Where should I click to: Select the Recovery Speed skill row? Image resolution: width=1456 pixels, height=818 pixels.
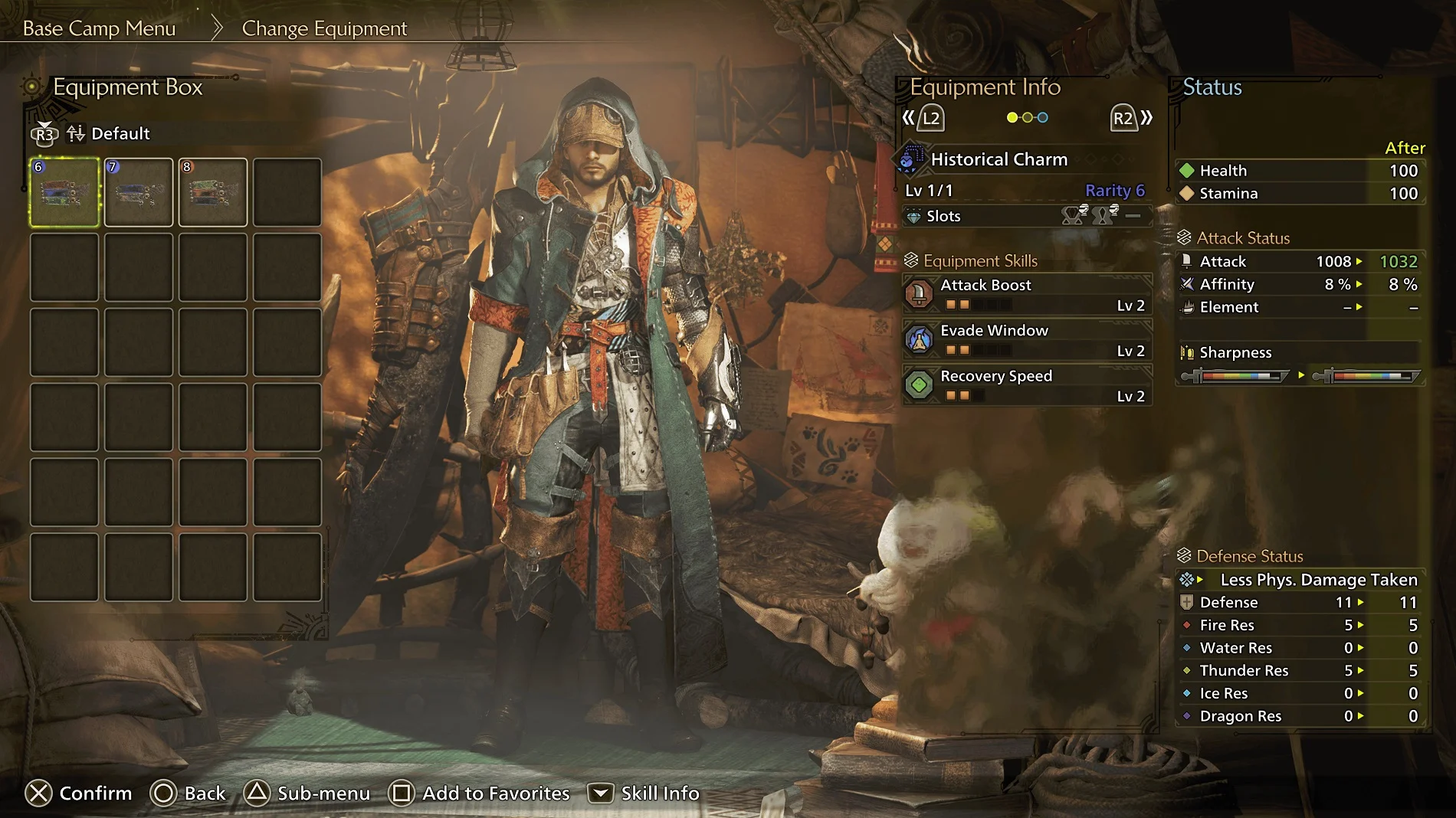(x=1027, y=385)
